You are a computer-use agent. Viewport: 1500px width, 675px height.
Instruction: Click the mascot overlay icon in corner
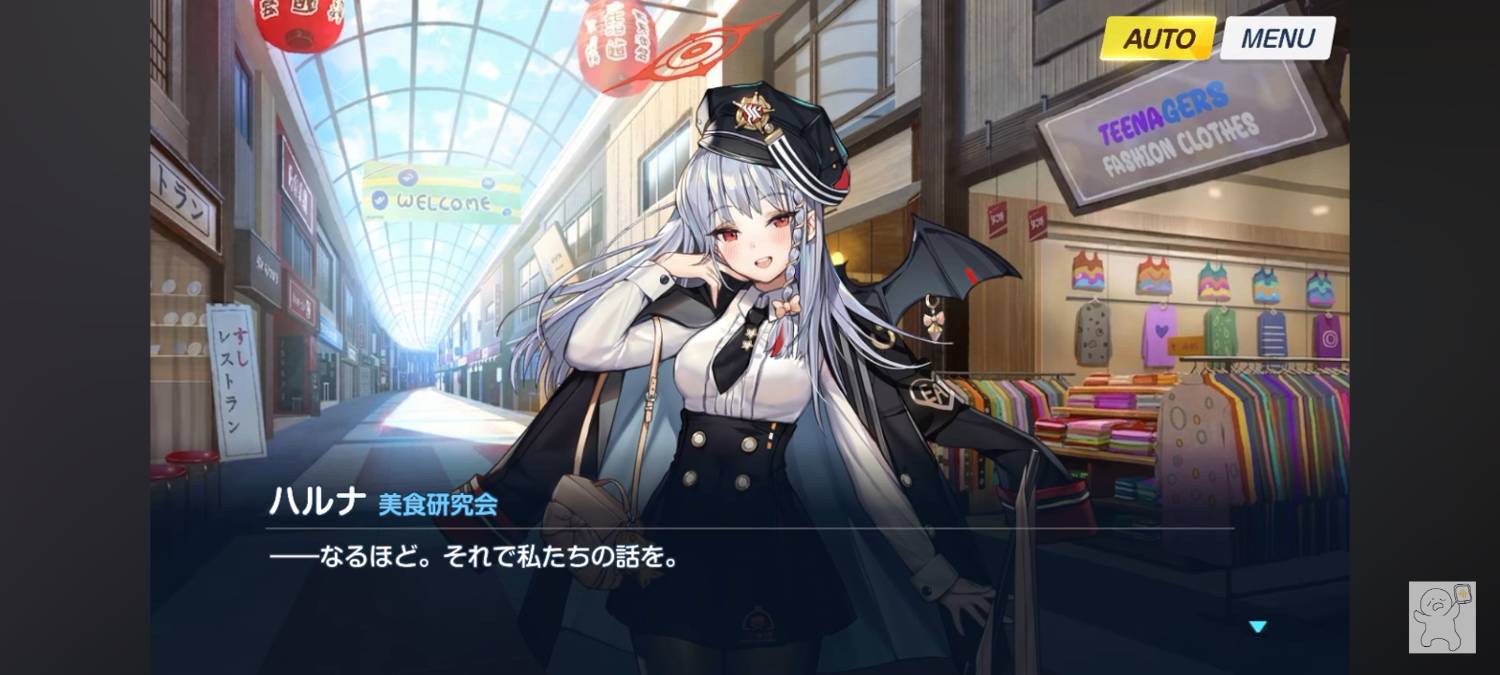(1442, 617)
